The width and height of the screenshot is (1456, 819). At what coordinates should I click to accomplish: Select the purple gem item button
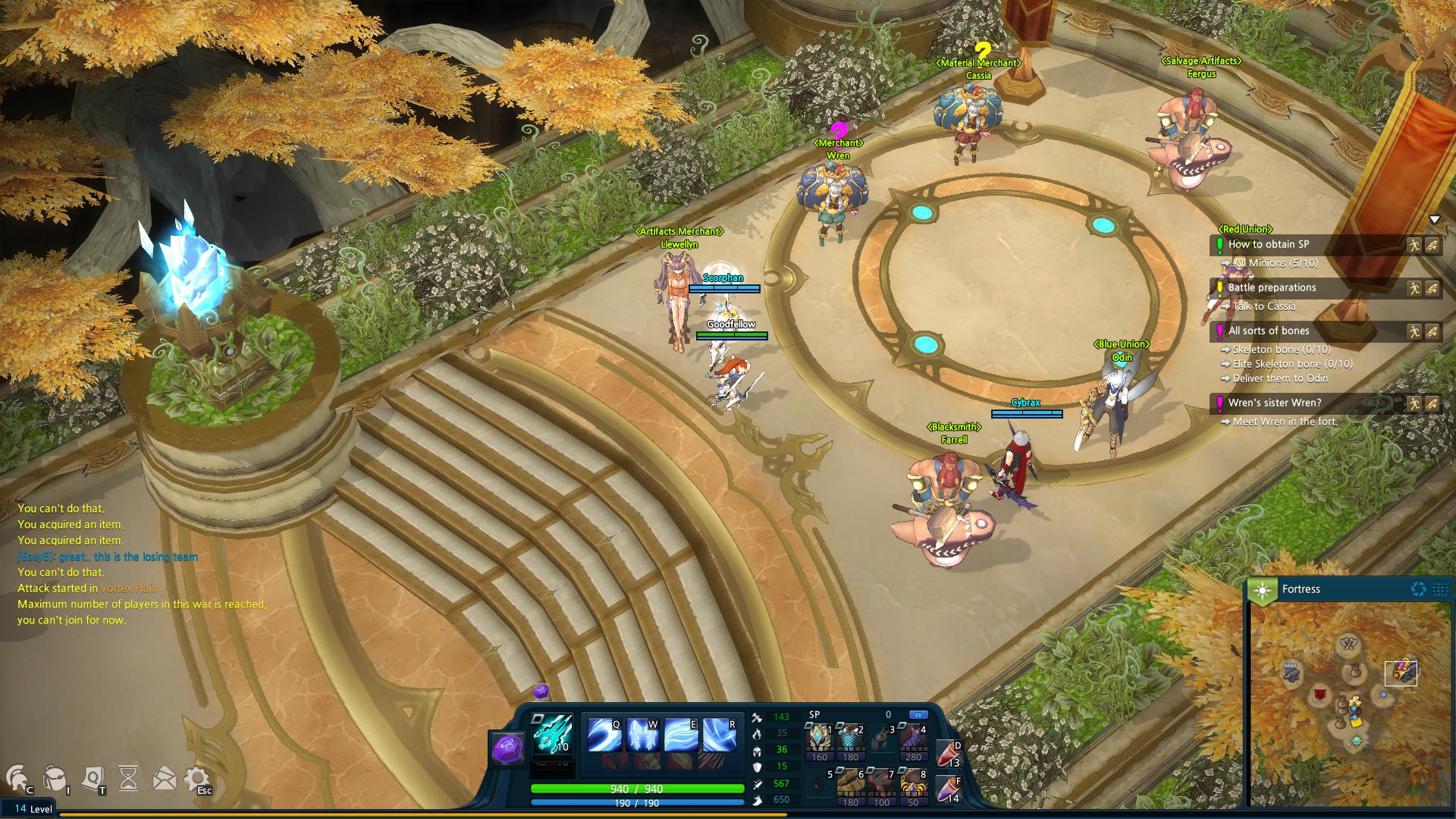[x=507, y=748]
